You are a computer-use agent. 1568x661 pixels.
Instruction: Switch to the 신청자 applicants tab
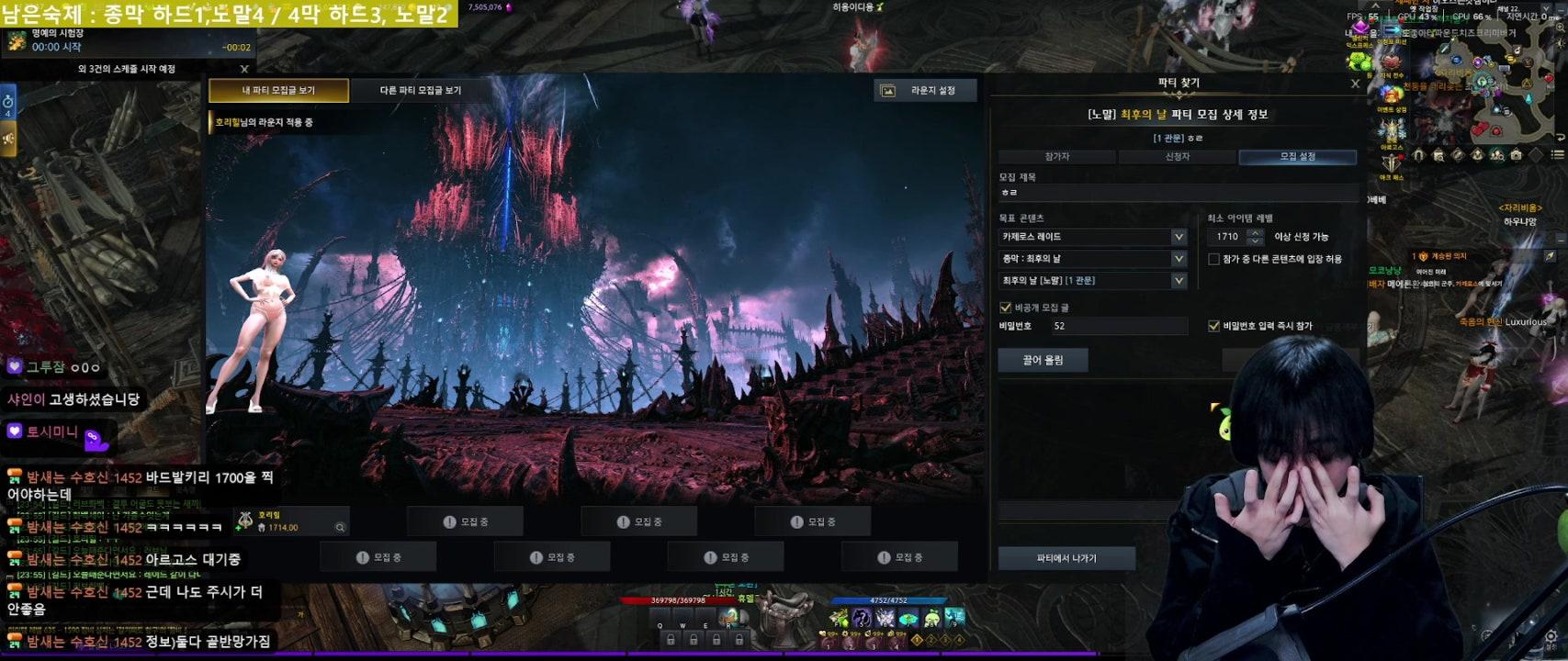click(1178, 157)
